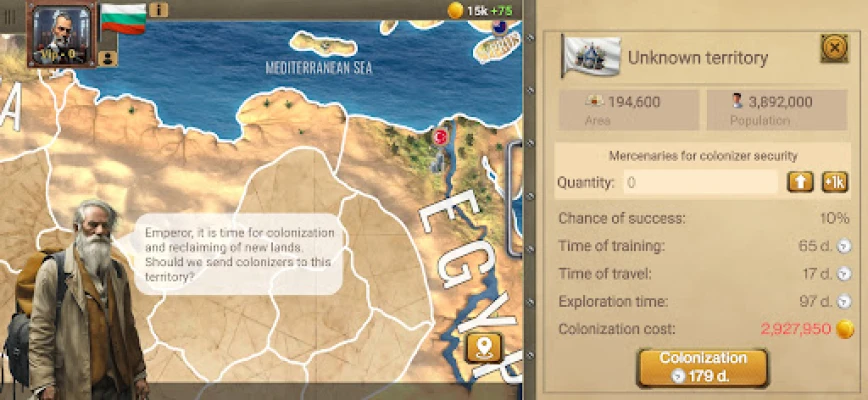
Task: Open the info button beside the flag
Action: (158, 11)
